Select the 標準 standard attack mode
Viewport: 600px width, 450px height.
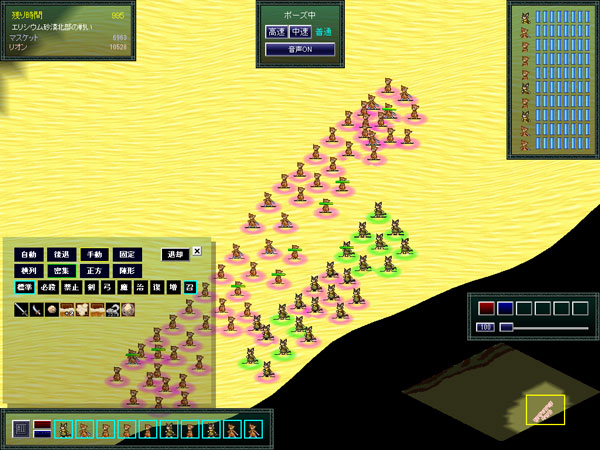[x=24, y=287]
